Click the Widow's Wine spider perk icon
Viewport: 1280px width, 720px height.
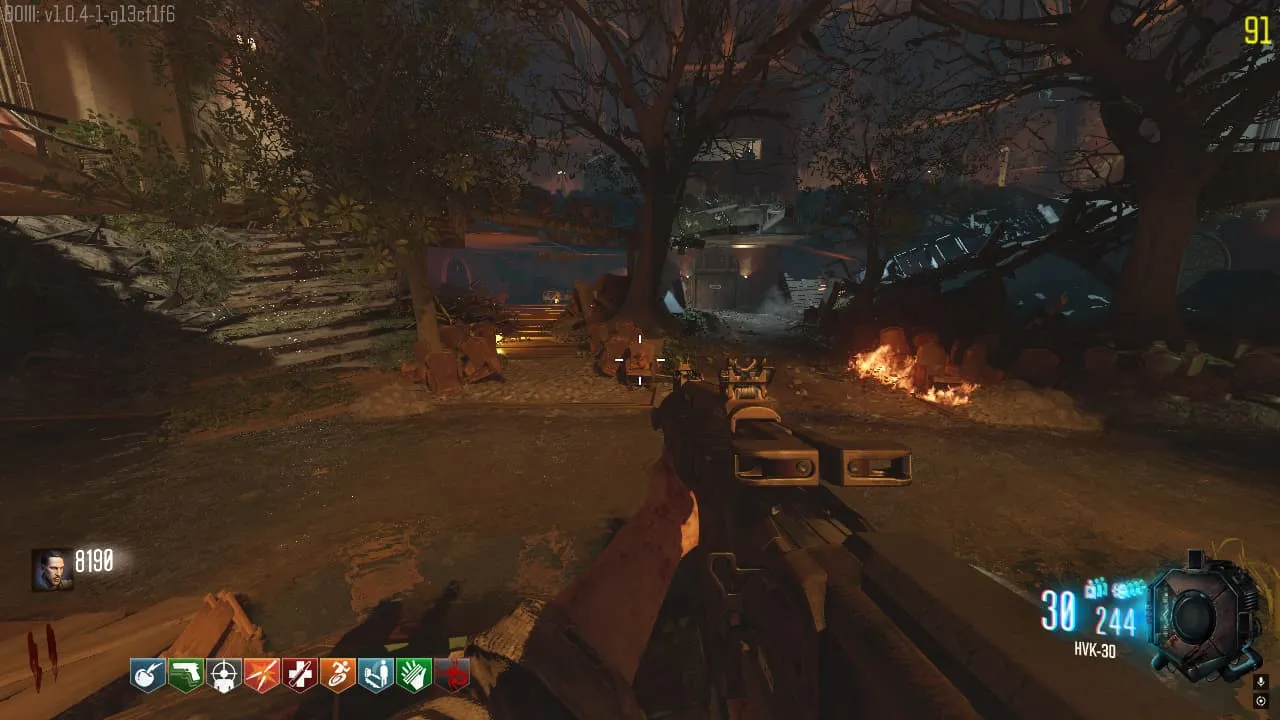pos(452,675)
